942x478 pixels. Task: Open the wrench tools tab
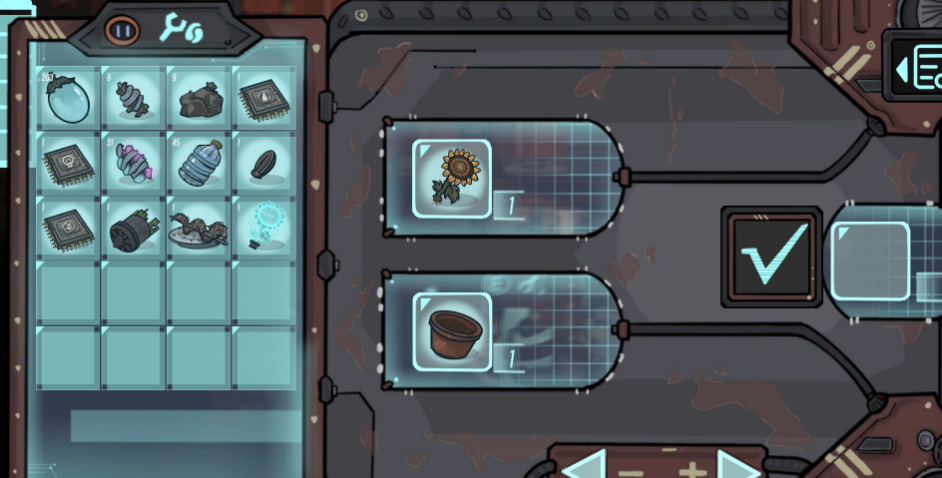pos(181,30)
